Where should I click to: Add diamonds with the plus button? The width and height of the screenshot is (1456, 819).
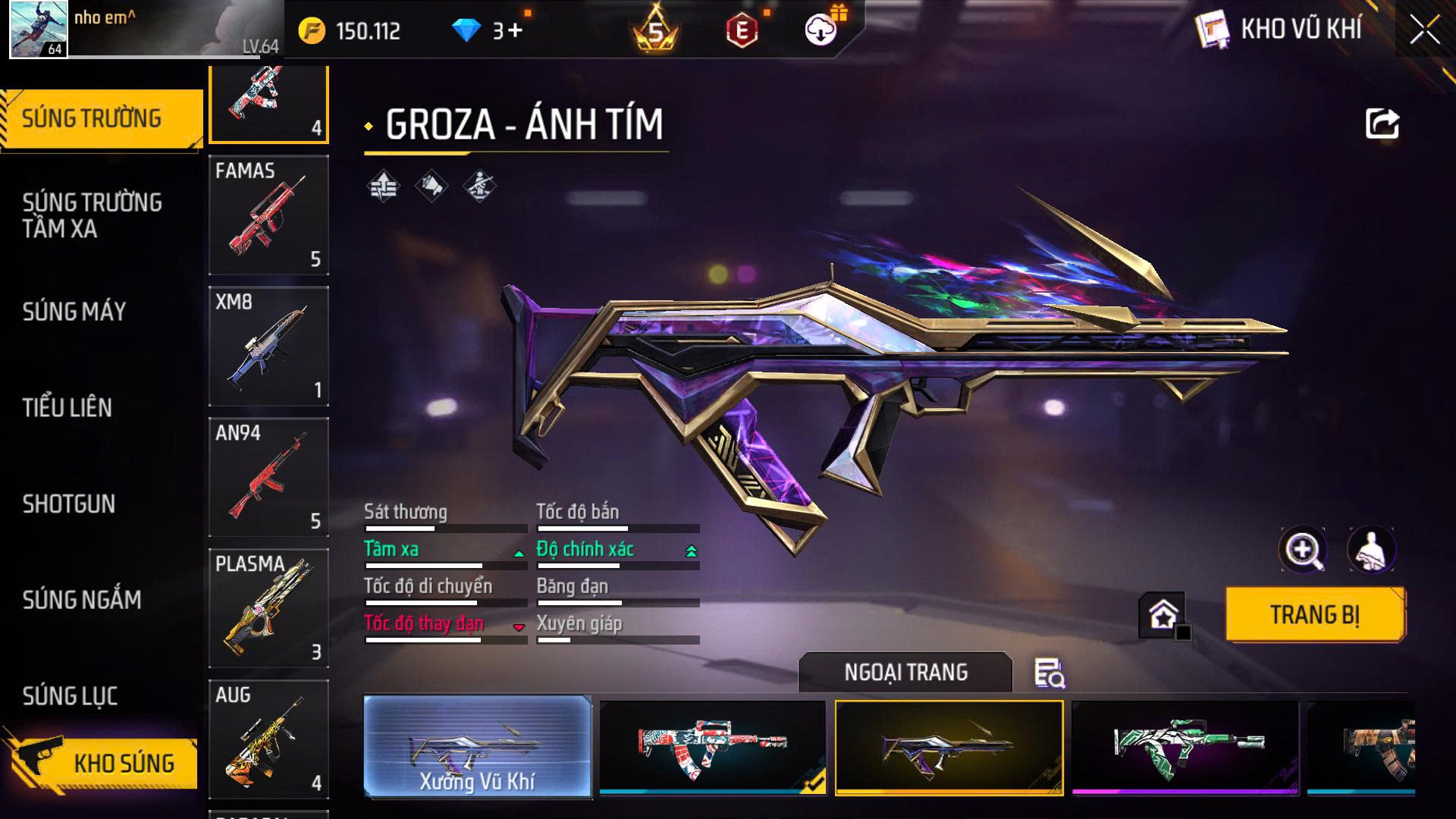tap(516, 31)
